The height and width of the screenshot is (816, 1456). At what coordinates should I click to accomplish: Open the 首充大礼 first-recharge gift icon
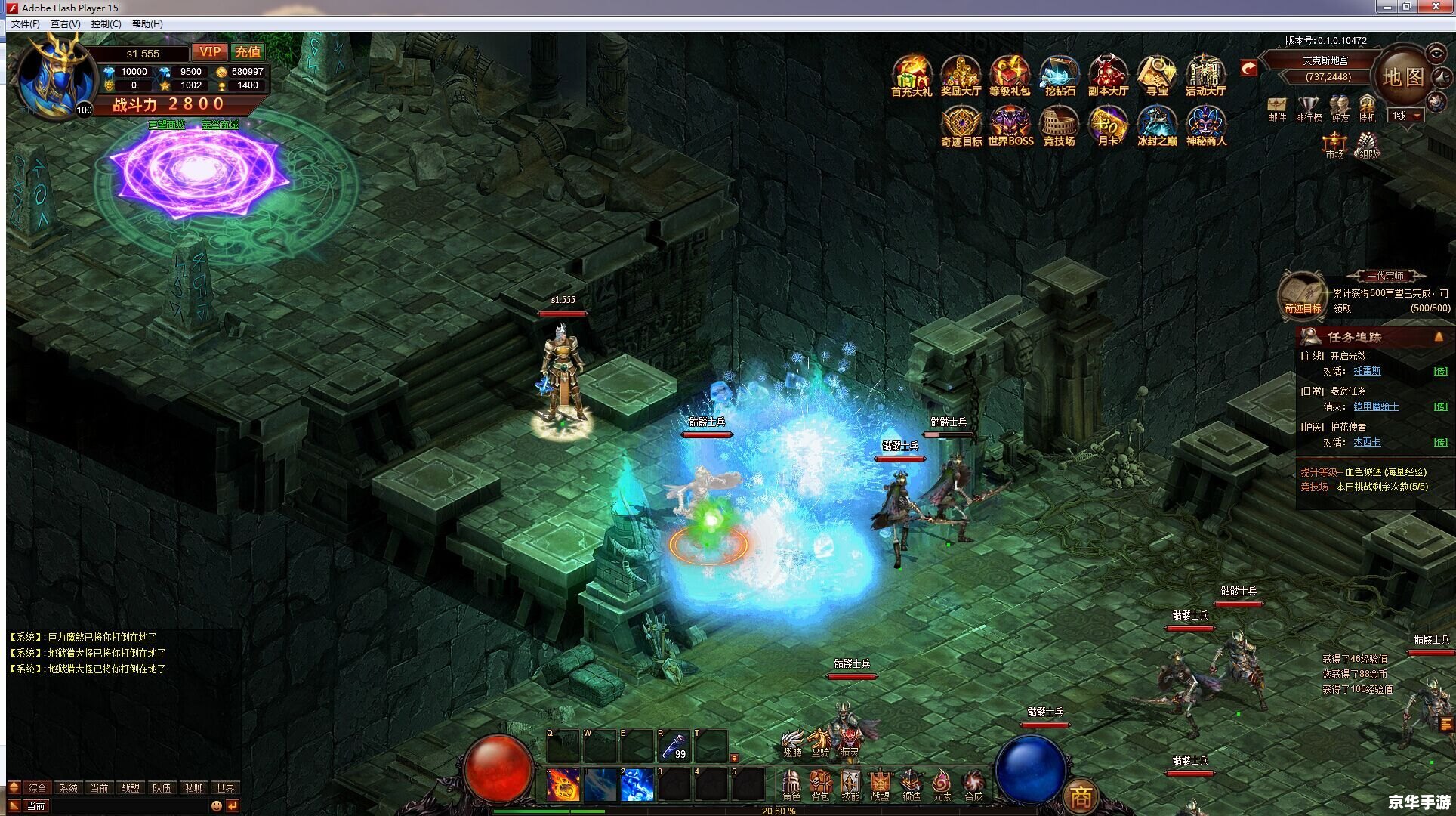[912, 76]
